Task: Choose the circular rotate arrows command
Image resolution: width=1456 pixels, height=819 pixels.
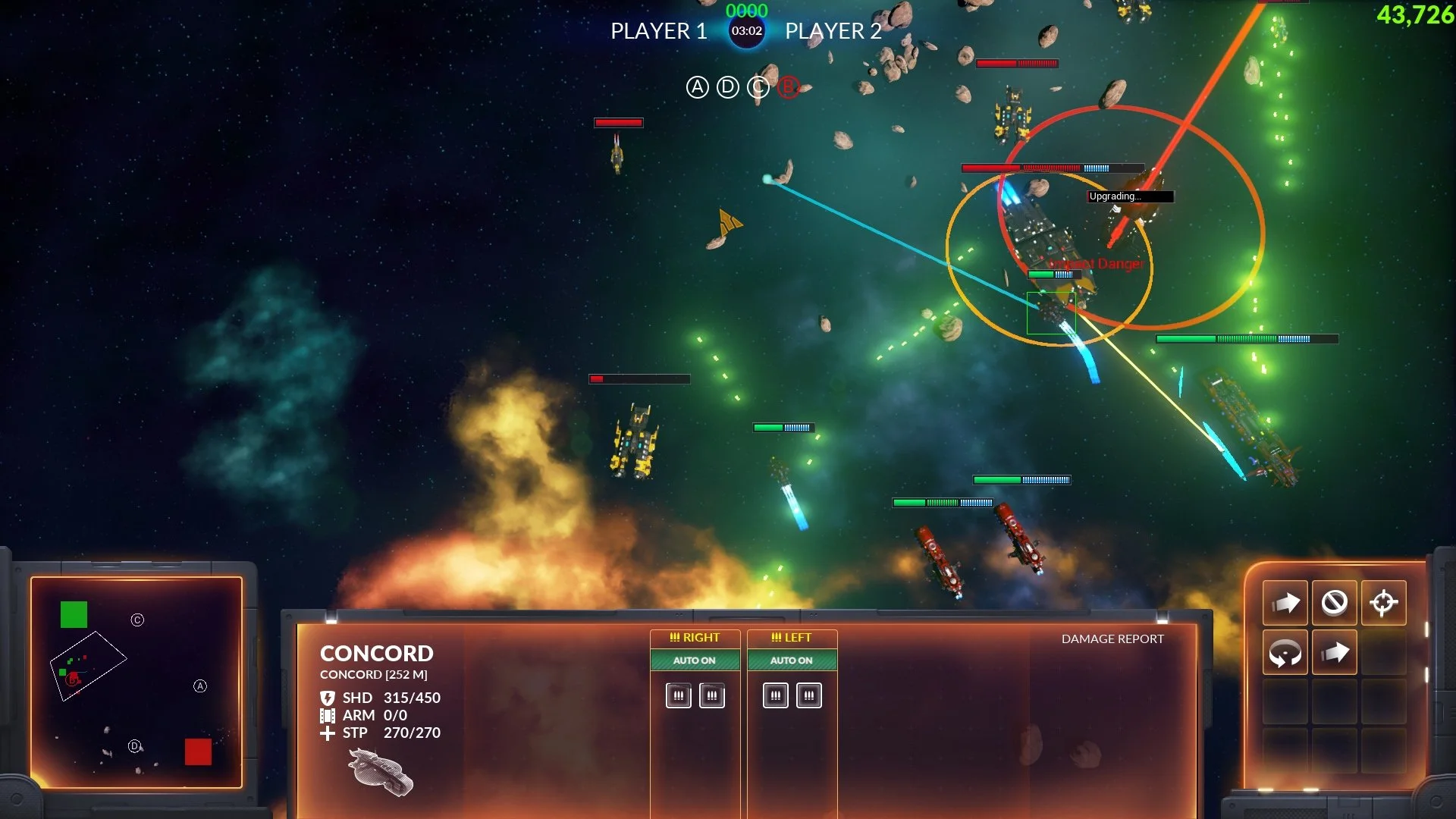Action: (x=1285, y=652)
